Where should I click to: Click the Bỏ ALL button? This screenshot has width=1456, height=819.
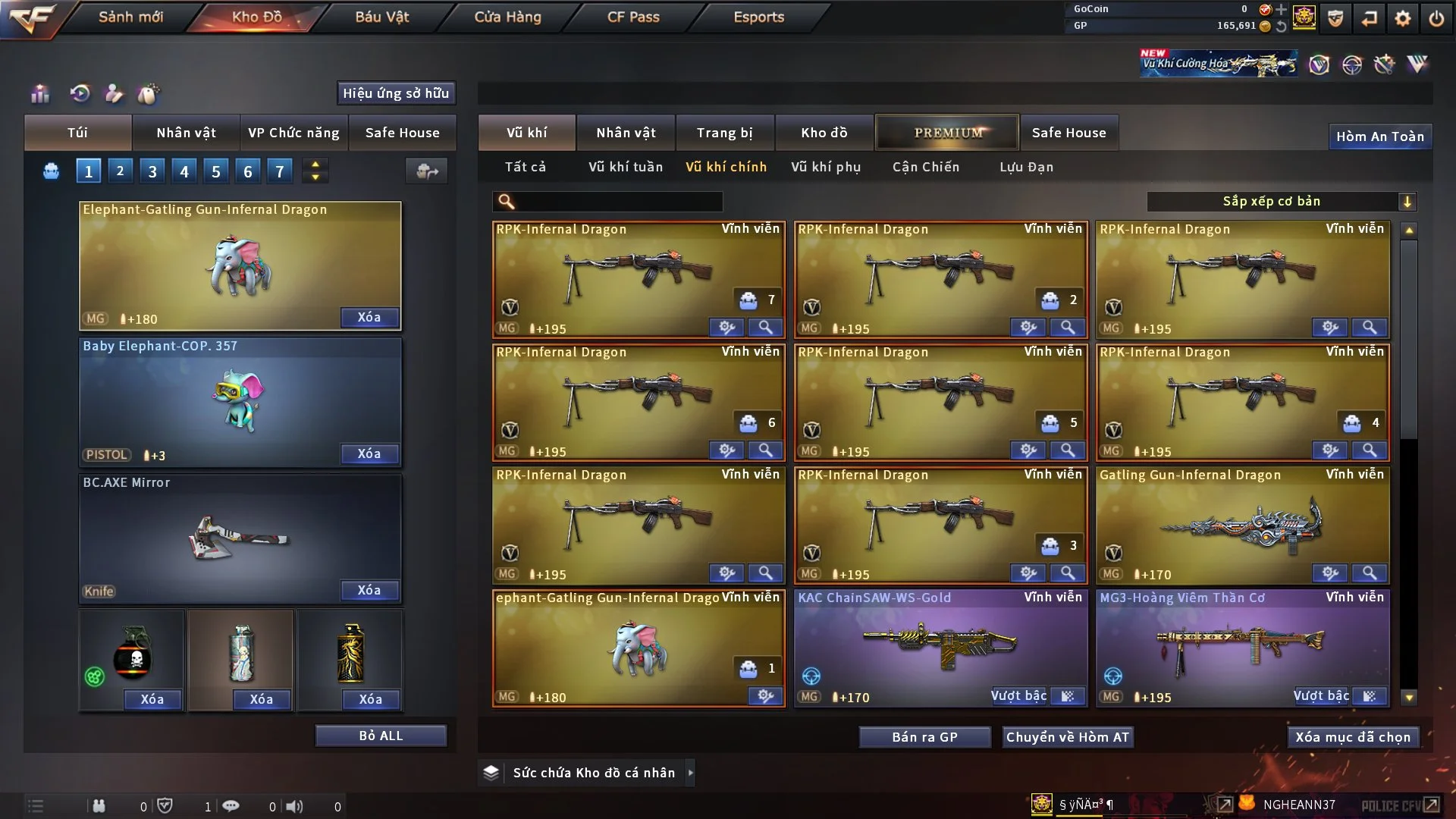pos(381,736)
